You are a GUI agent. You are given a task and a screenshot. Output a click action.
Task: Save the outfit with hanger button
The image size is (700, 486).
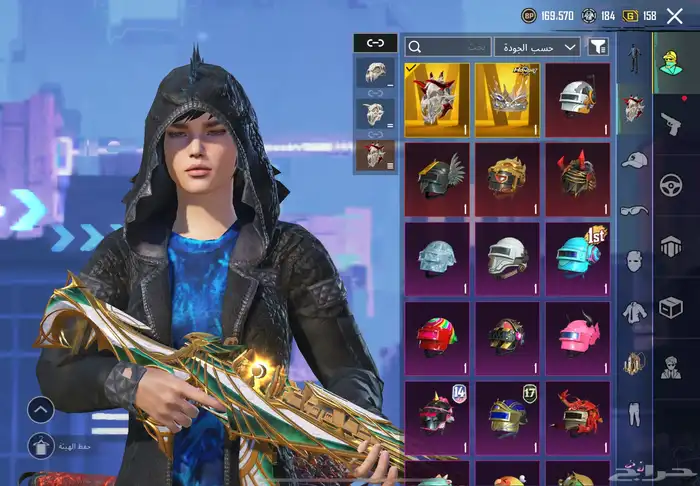(x=40, y=447)
